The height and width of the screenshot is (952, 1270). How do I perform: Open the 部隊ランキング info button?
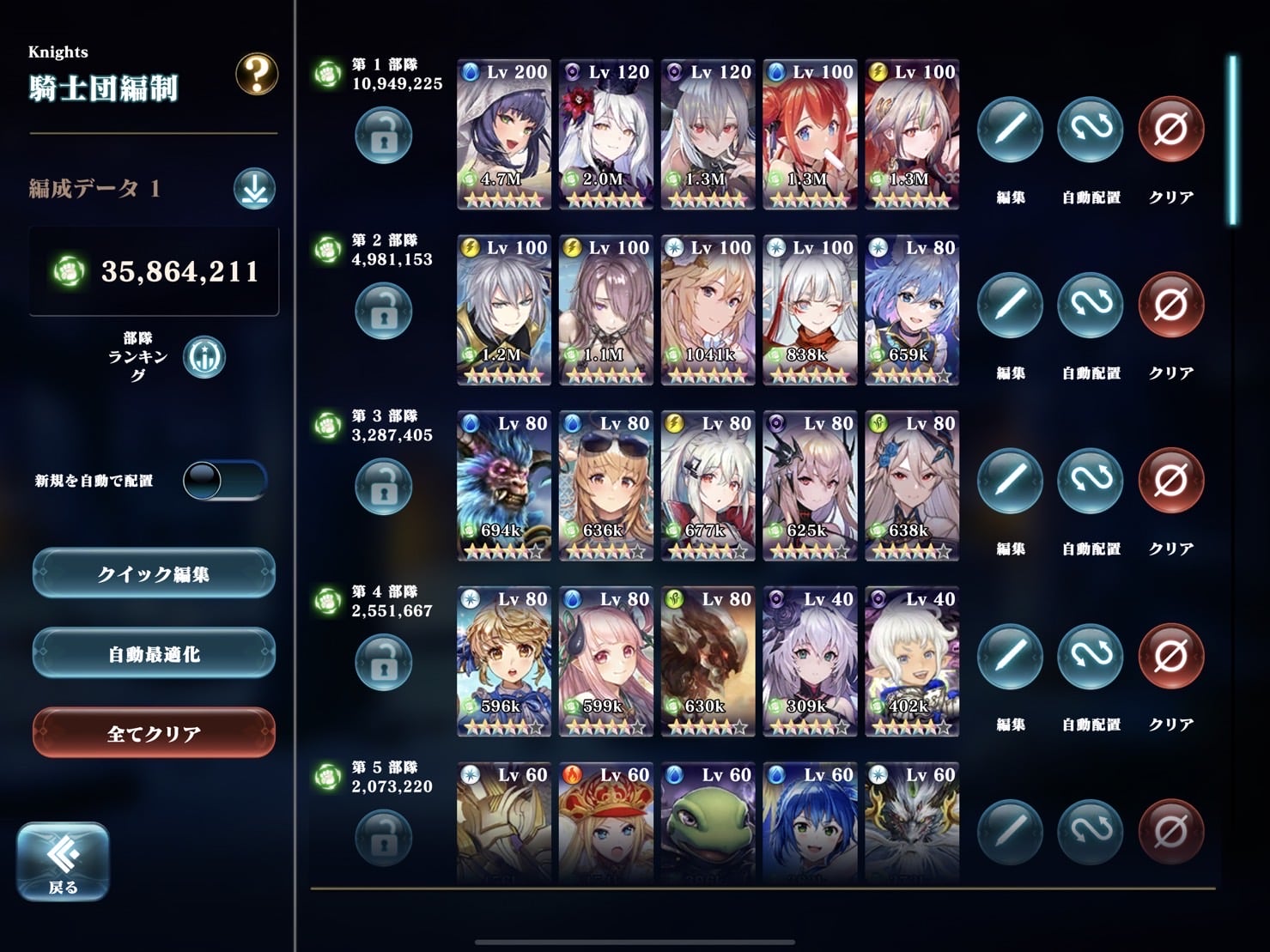tap(204, 357)
